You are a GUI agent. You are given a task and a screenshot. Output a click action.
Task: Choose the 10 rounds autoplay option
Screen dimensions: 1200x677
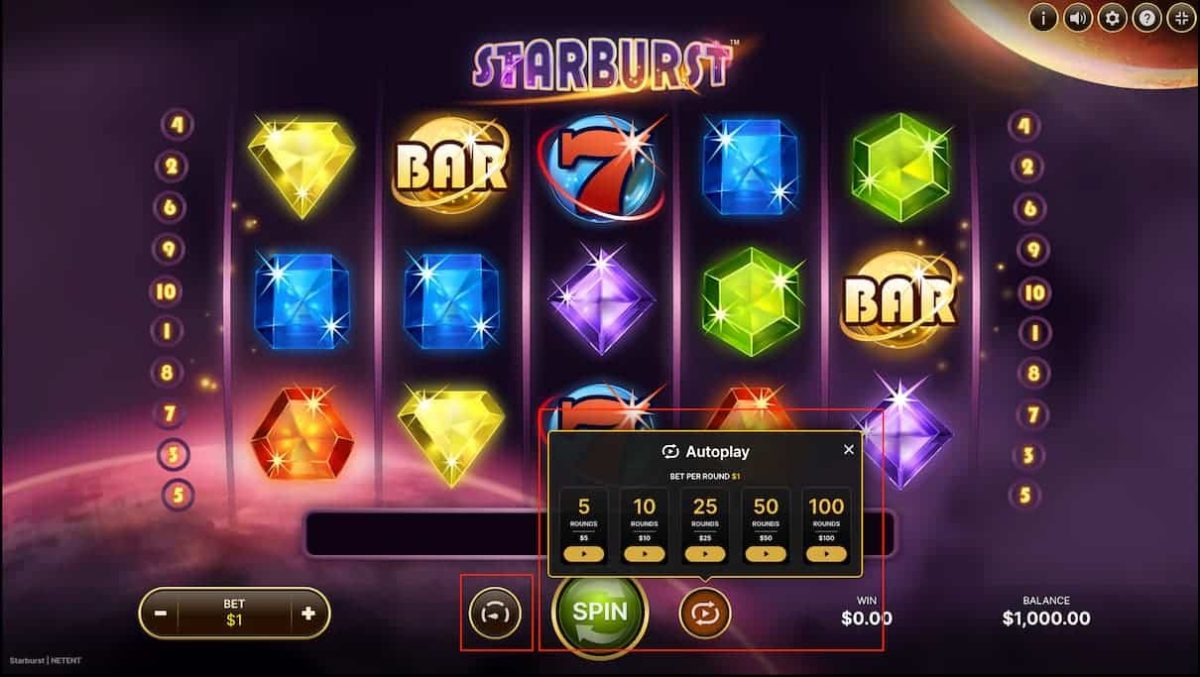tap(644, 553)
